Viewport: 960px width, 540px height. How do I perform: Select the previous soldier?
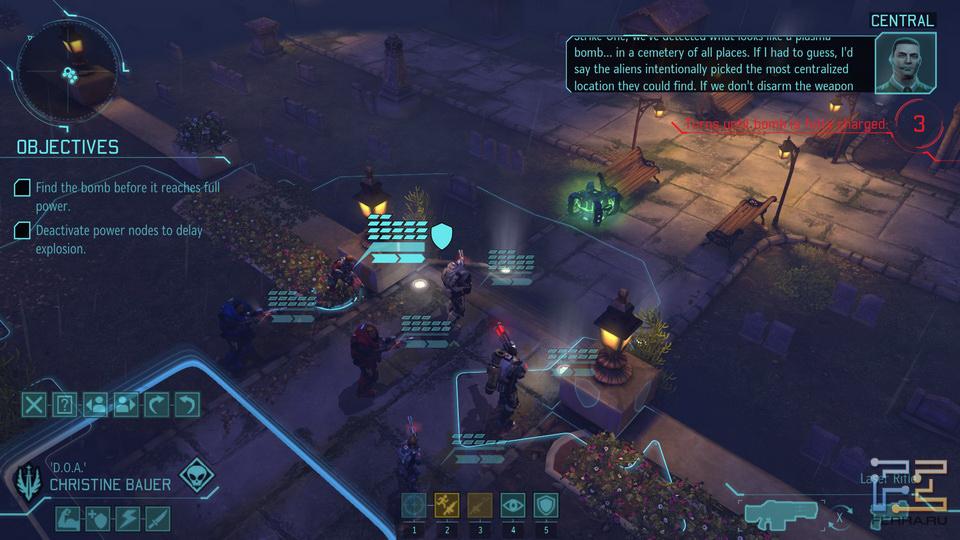tap(96, 405)
